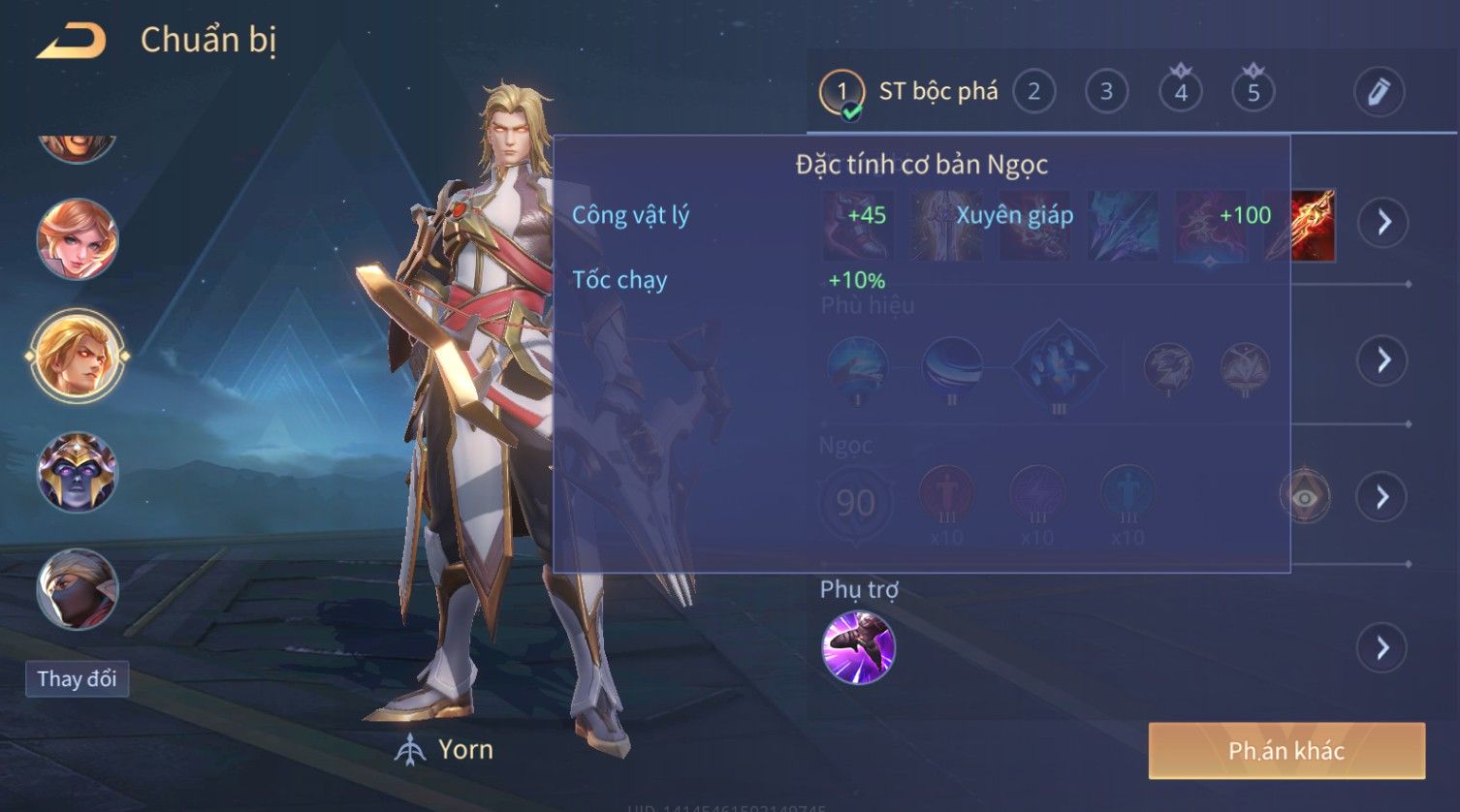Select the selected Yorn hero portrait
The width and height of the screenshot is (1460, 812).
78,355
